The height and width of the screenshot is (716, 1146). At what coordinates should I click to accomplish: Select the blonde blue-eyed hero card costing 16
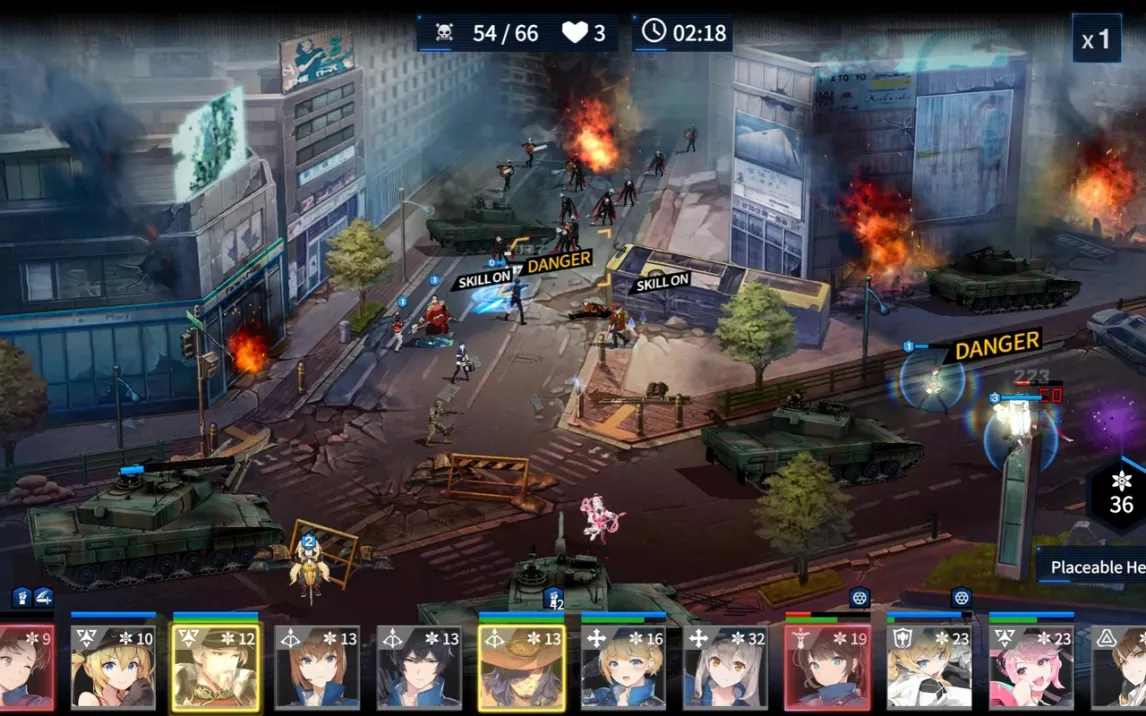pyautogui.click(x=623, y=667)
